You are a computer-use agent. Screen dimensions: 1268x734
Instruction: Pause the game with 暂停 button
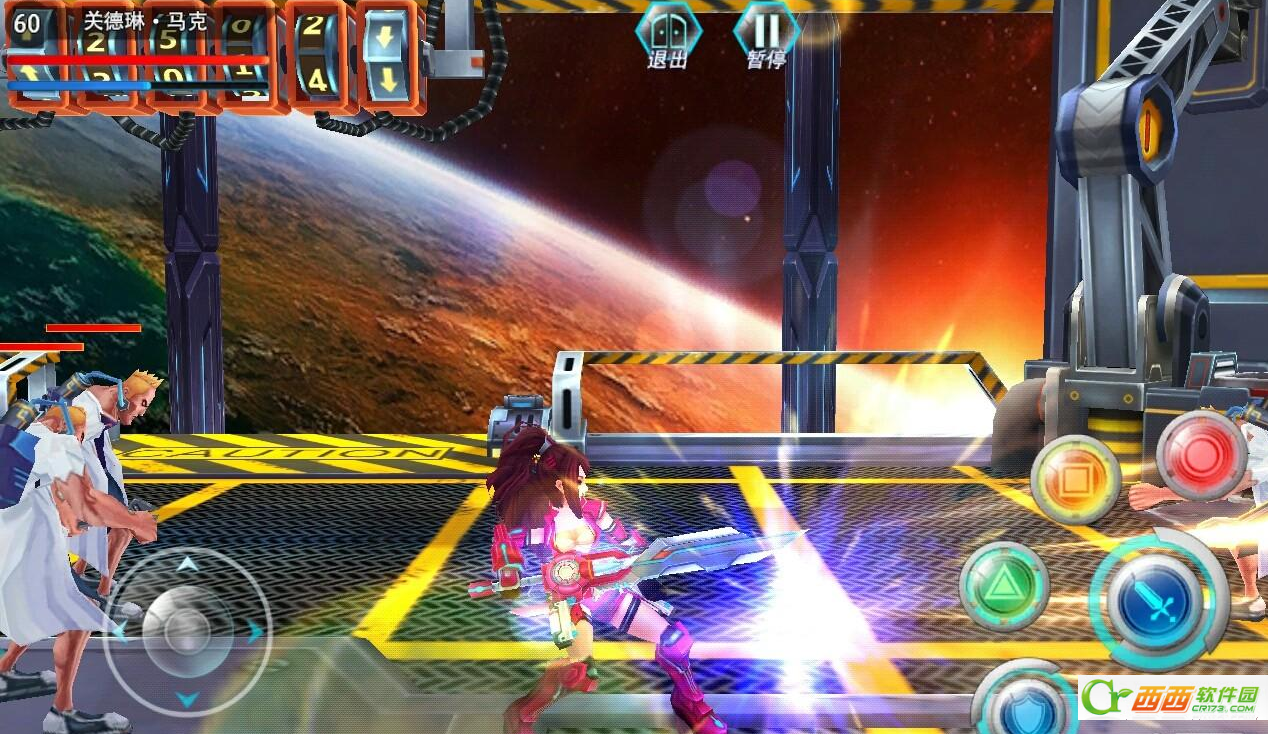point(766,36)
